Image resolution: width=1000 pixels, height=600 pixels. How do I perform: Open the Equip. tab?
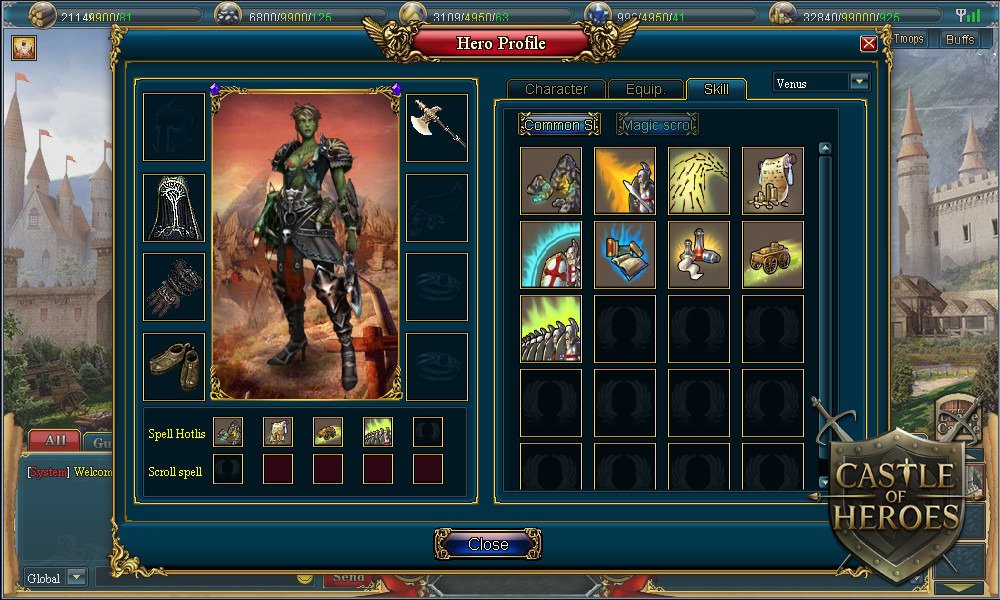pos(645,89)
